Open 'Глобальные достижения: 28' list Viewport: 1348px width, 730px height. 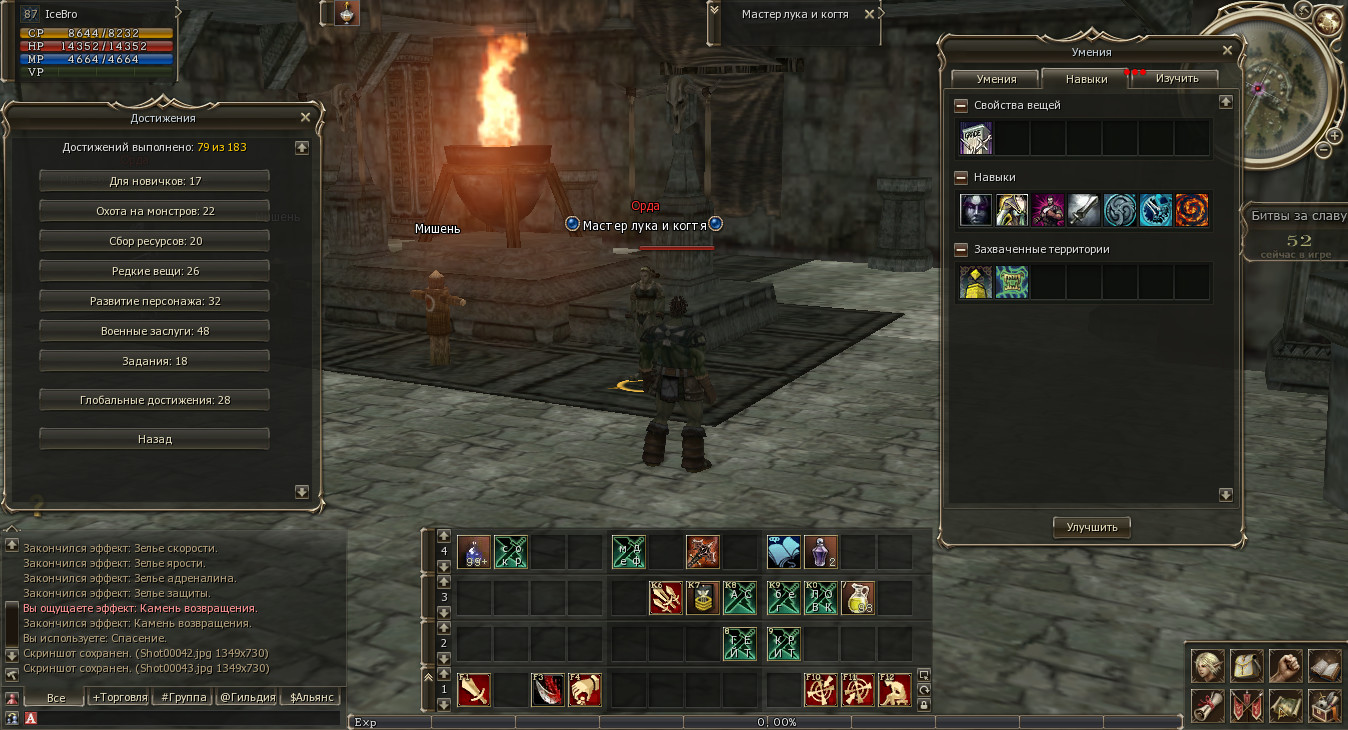[x=154, y=400]
